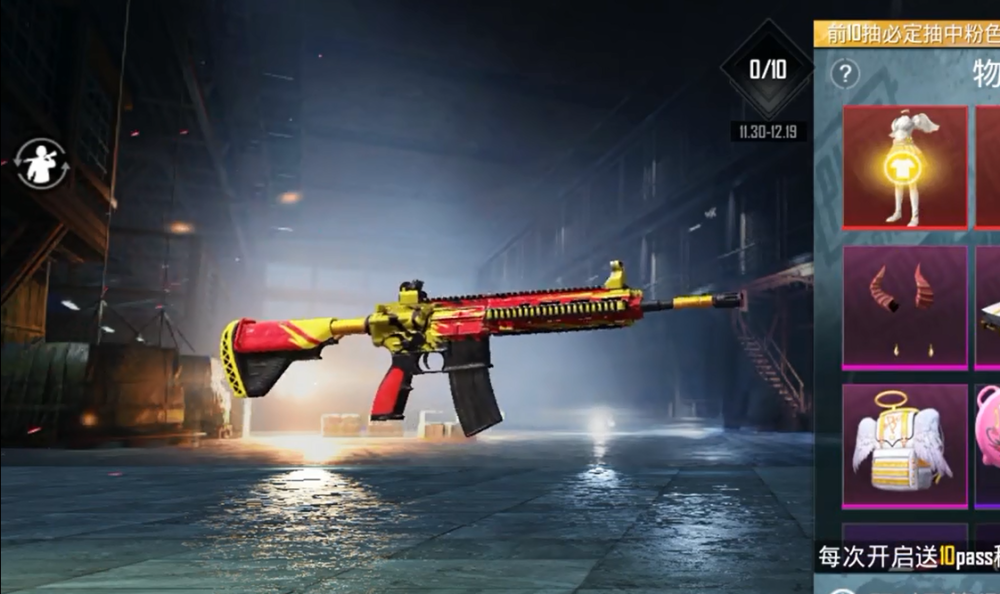Choose the red horns reward tile
Screen dimensions: 1000x594
coord(905,306)
